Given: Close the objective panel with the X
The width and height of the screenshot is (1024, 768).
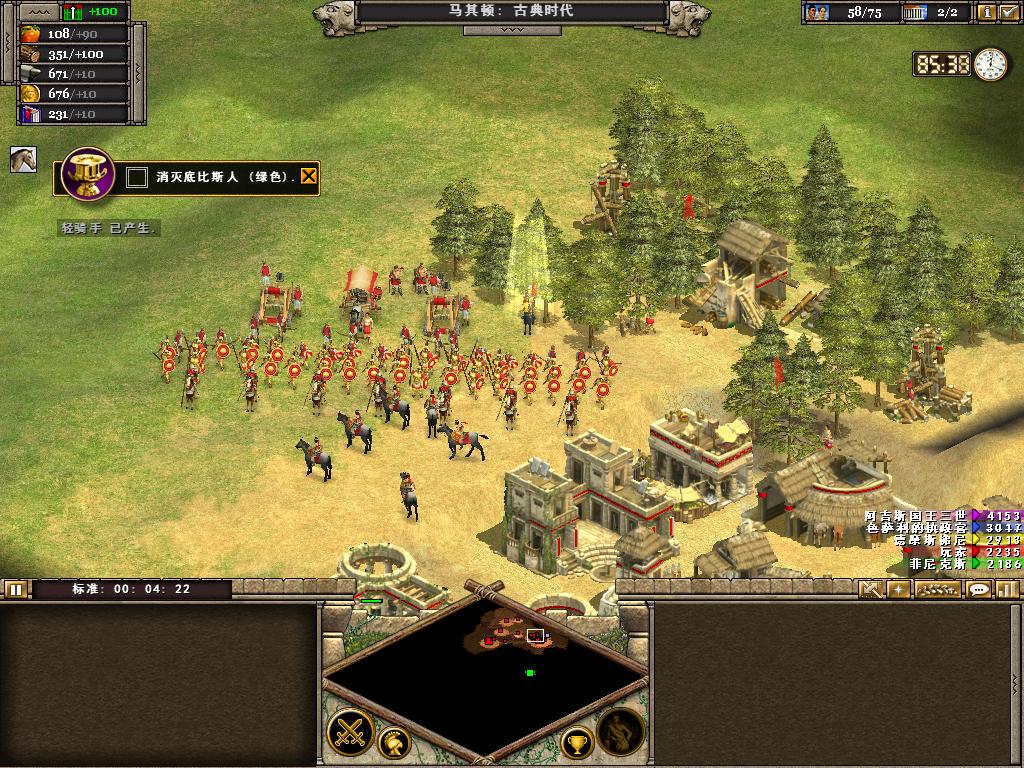Looking at the screenshot, I should click(x=309, y=178).
